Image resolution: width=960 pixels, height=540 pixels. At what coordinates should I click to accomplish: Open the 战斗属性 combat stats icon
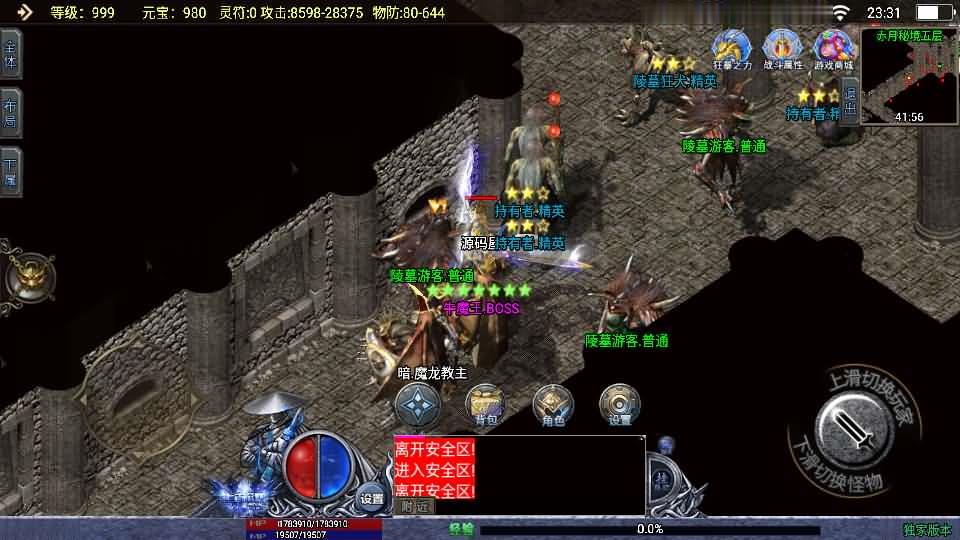[783, 50]
